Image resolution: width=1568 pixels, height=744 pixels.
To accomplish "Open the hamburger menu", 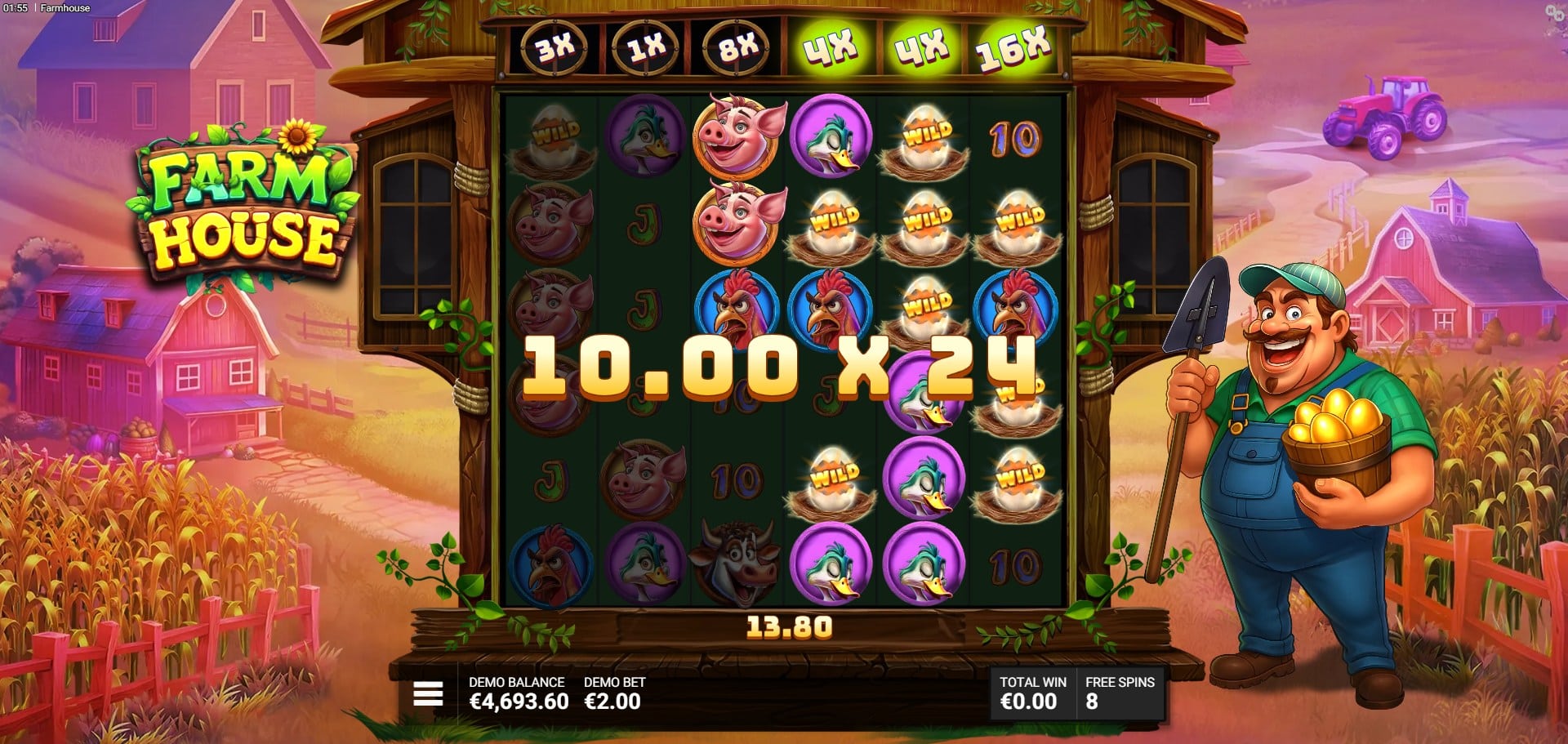I will (x=428, y=694).
